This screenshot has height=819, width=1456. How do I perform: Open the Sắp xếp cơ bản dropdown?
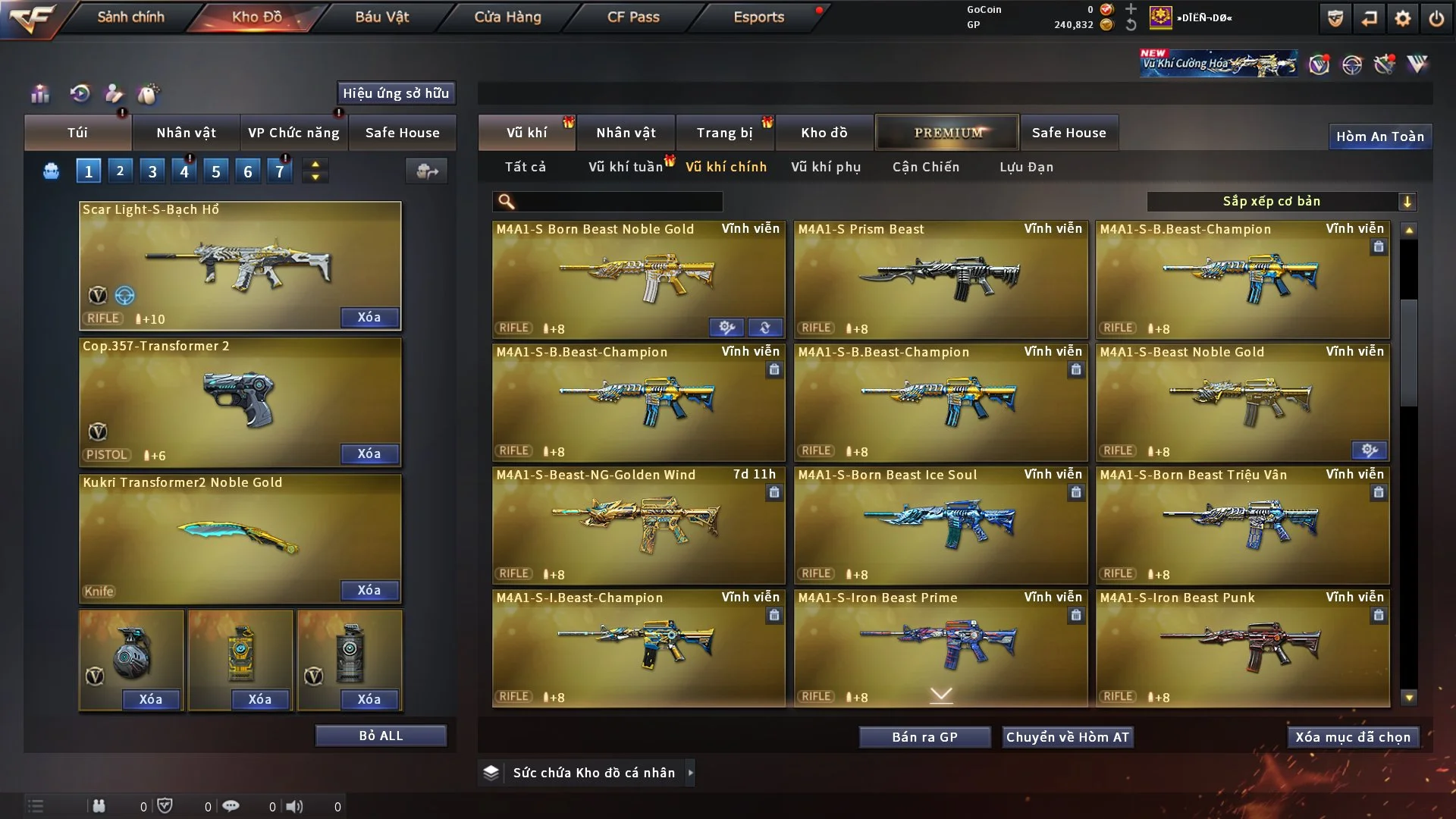1281,201
